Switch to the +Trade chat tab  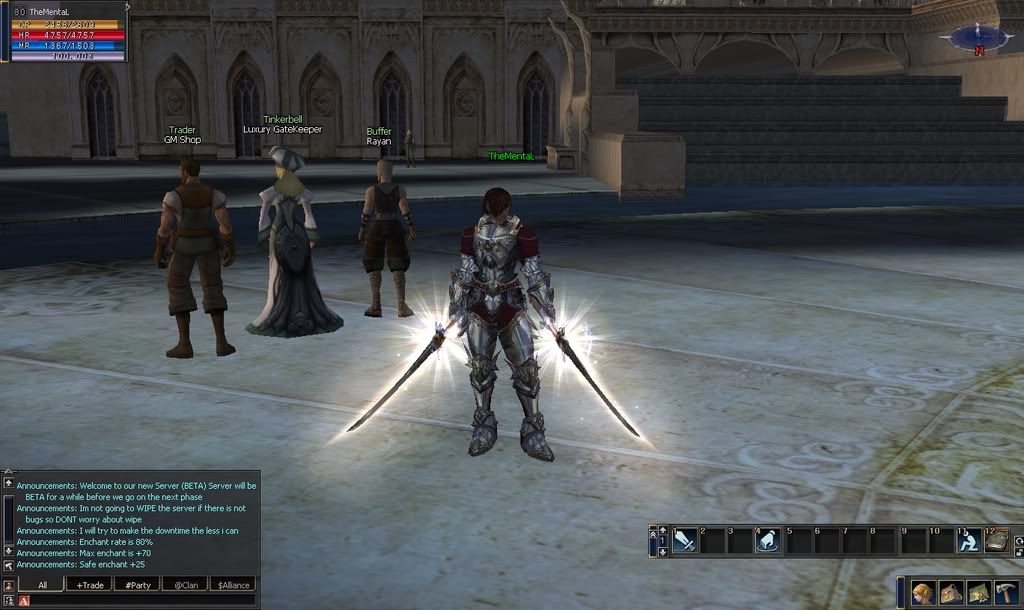click(x=90, y=584)
